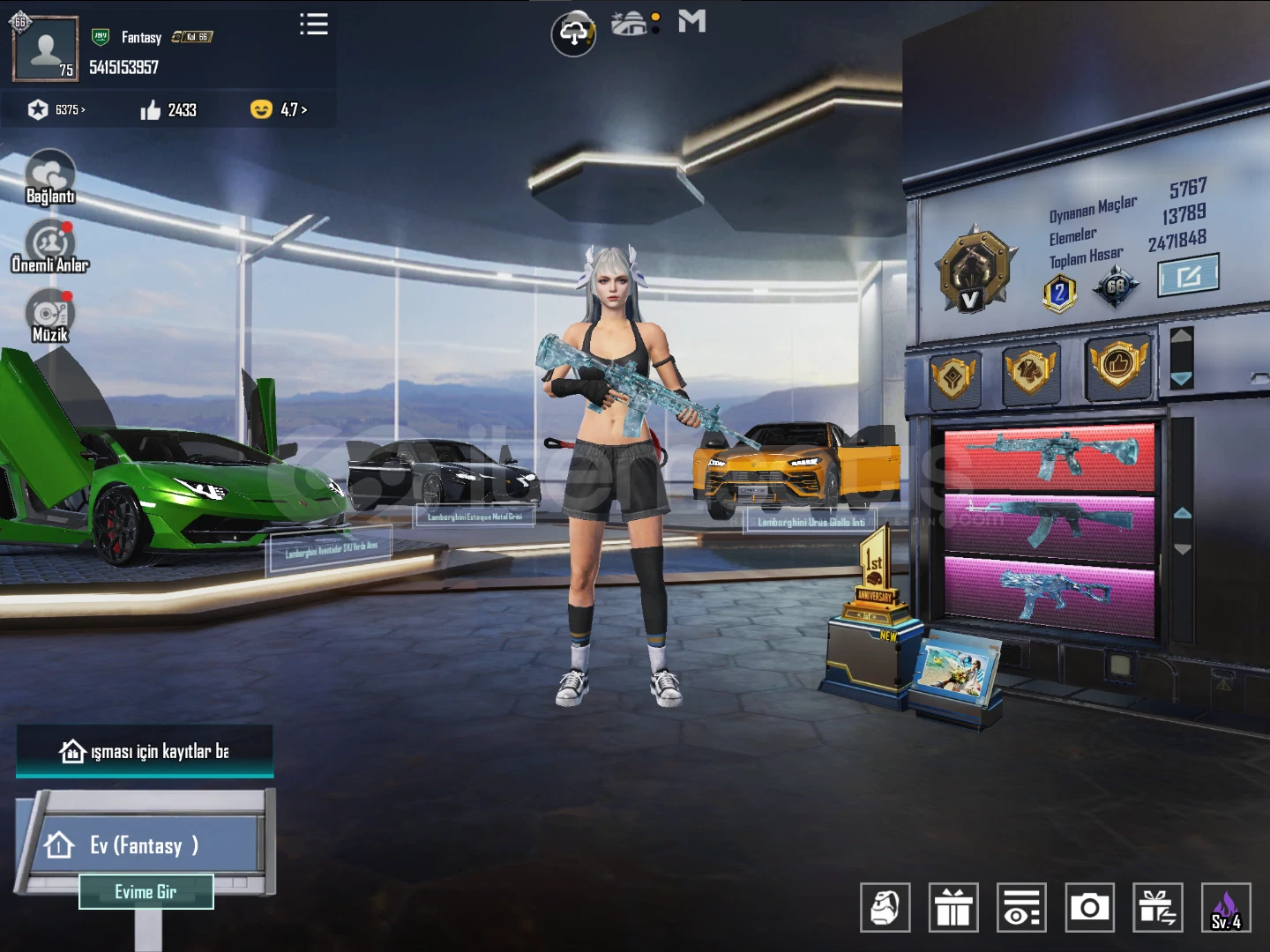Viewport: 1270px width, 952px height.
Task: Open the gift rewards icon at bottom
Action: pos(954,907)
